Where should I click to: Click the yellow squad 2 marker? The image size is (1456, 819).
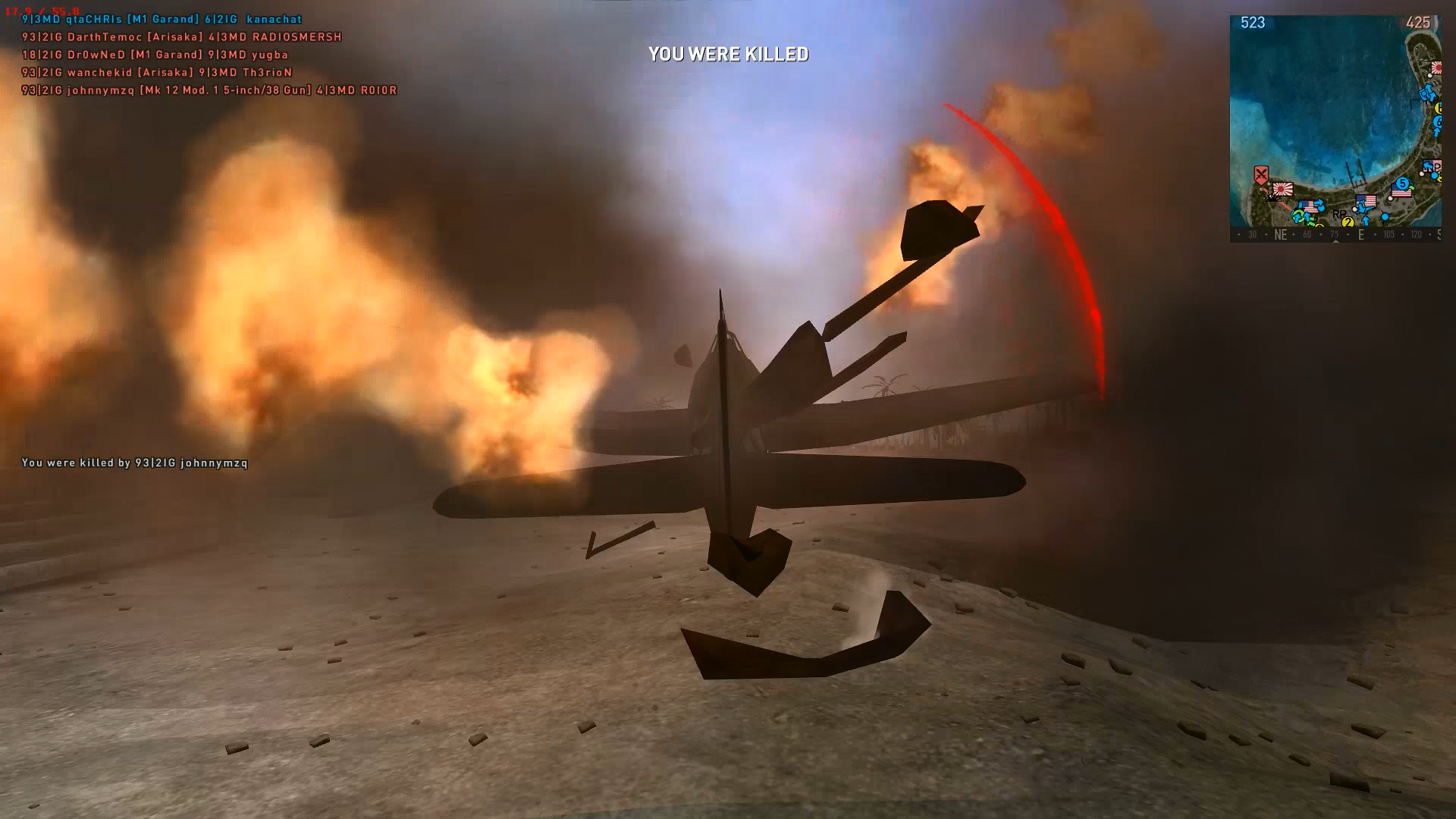point(1348,222)
